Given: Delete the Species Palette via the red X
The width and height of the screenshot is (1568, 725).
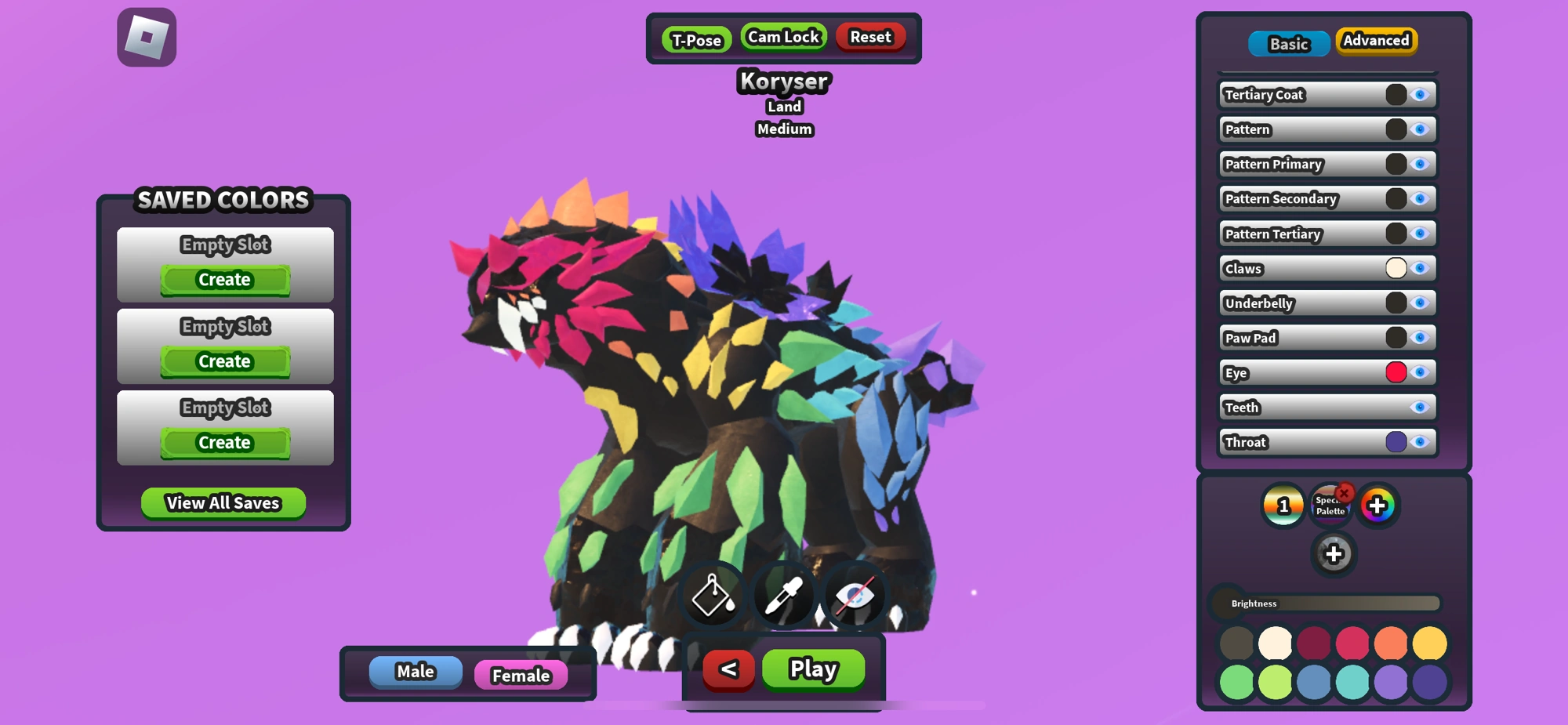Looking at the screenshot, I should 1345,493.
